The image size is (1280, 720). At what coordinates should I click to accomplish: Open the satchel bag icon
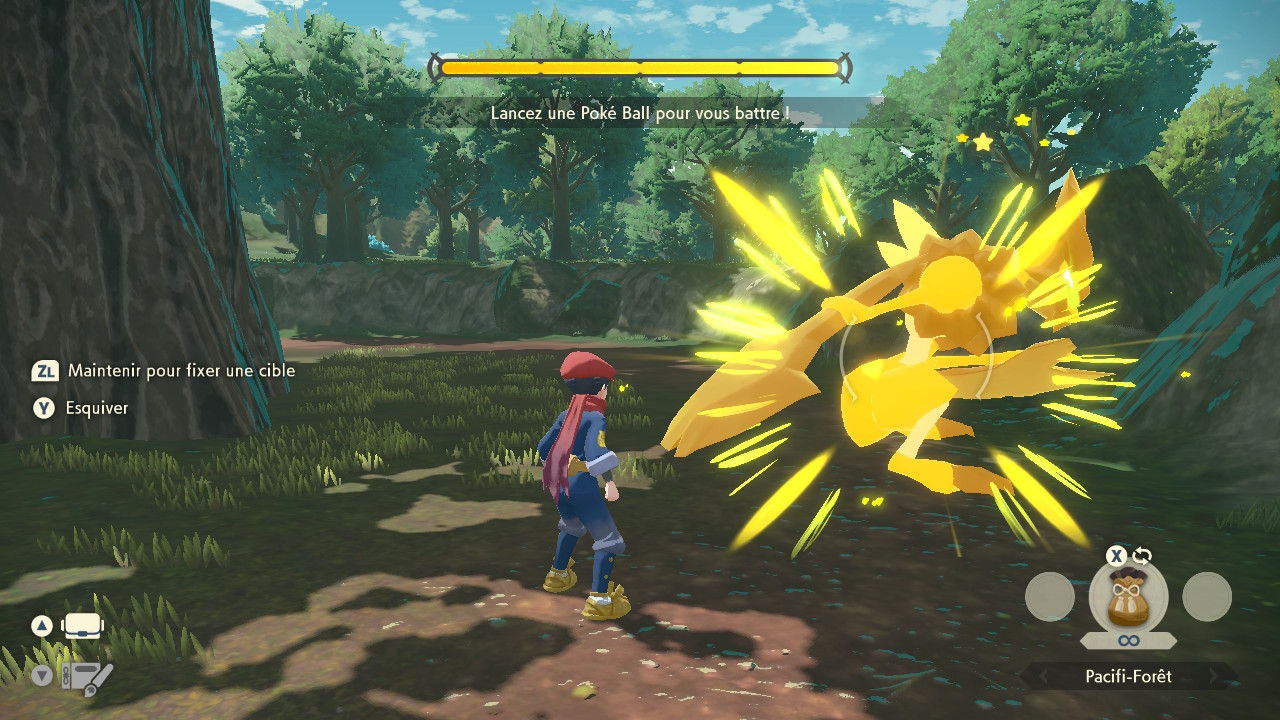(x=84, y=627)
